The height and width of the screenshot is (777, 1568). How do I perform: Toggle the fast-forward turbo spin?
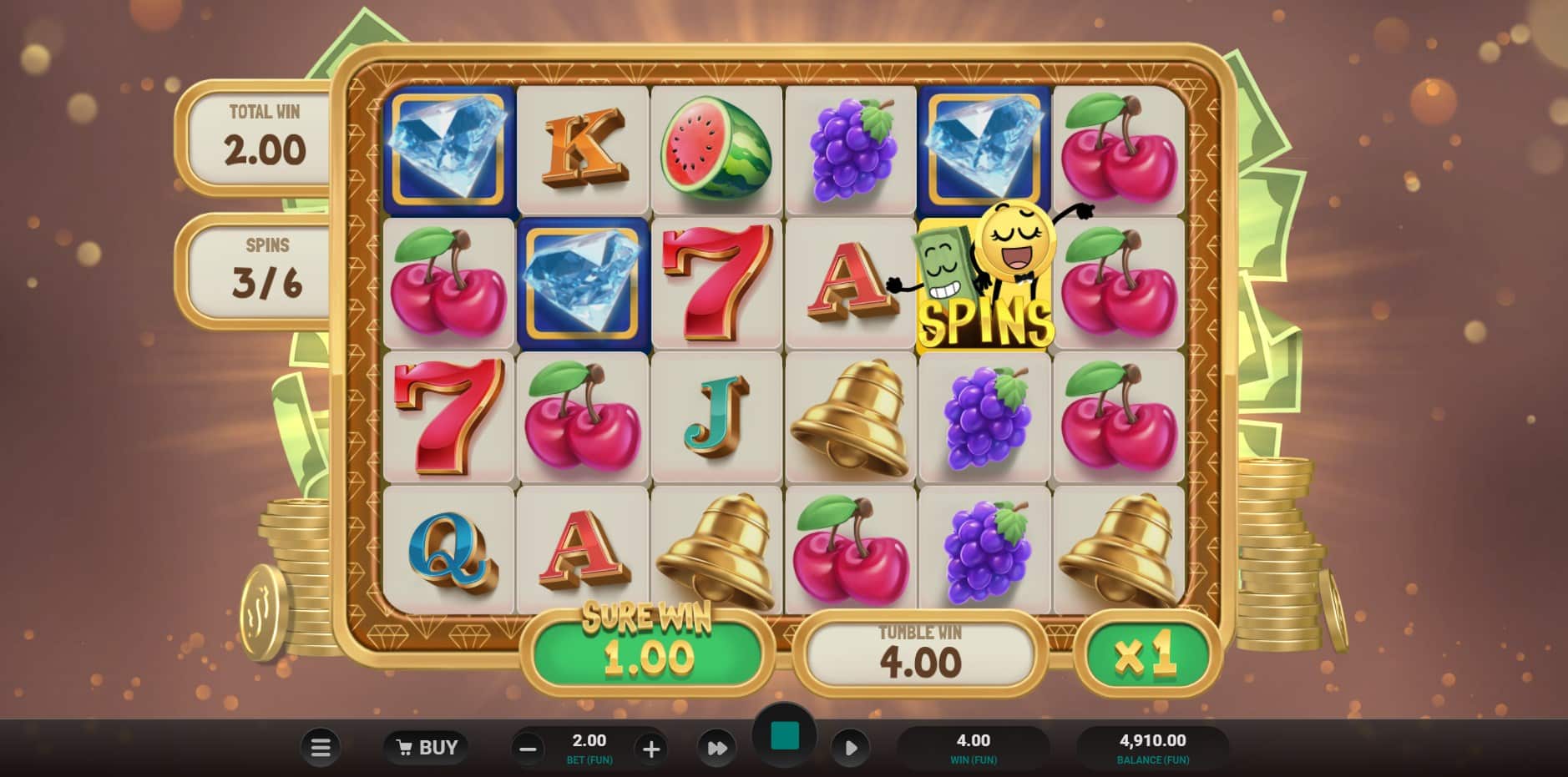pos(717,748)
